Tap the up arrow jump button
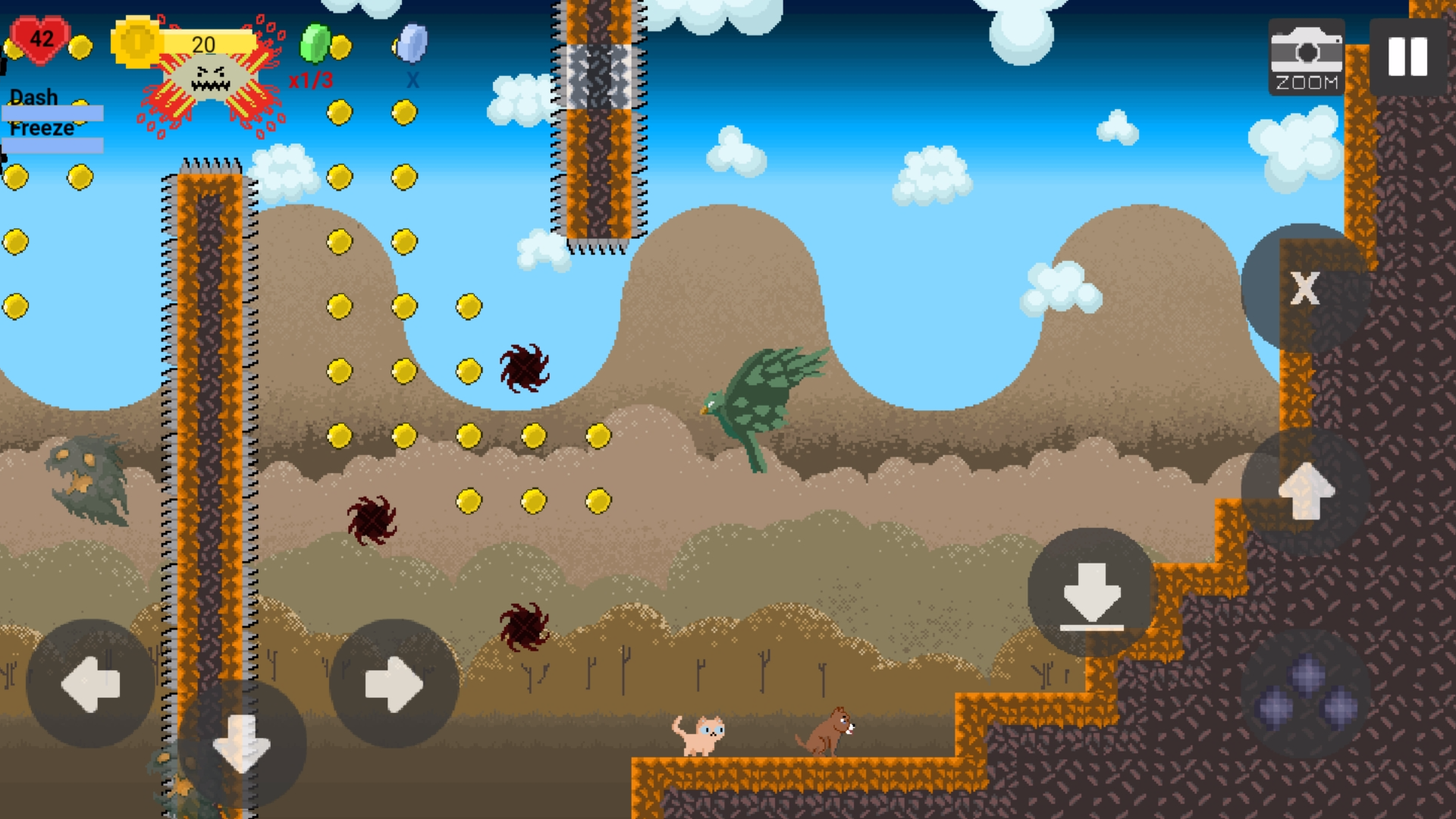1456x819 pixels. point(1306,491)
